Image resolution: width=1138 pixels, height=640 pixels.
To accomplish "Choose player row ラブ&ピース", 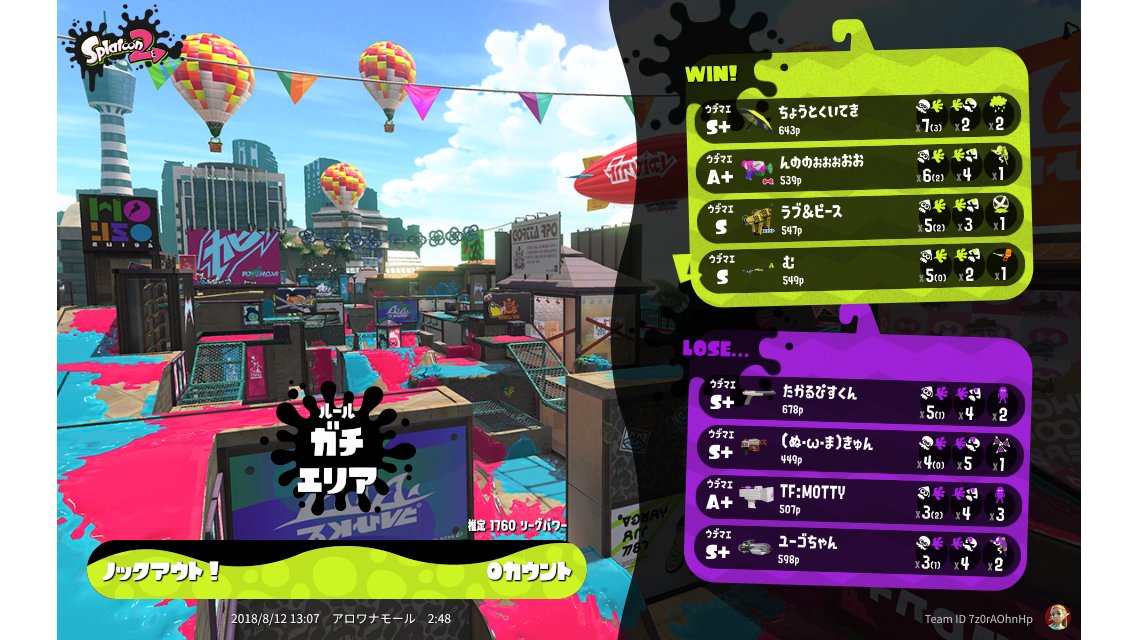I will pyautogui.click(x=858, y=217).
